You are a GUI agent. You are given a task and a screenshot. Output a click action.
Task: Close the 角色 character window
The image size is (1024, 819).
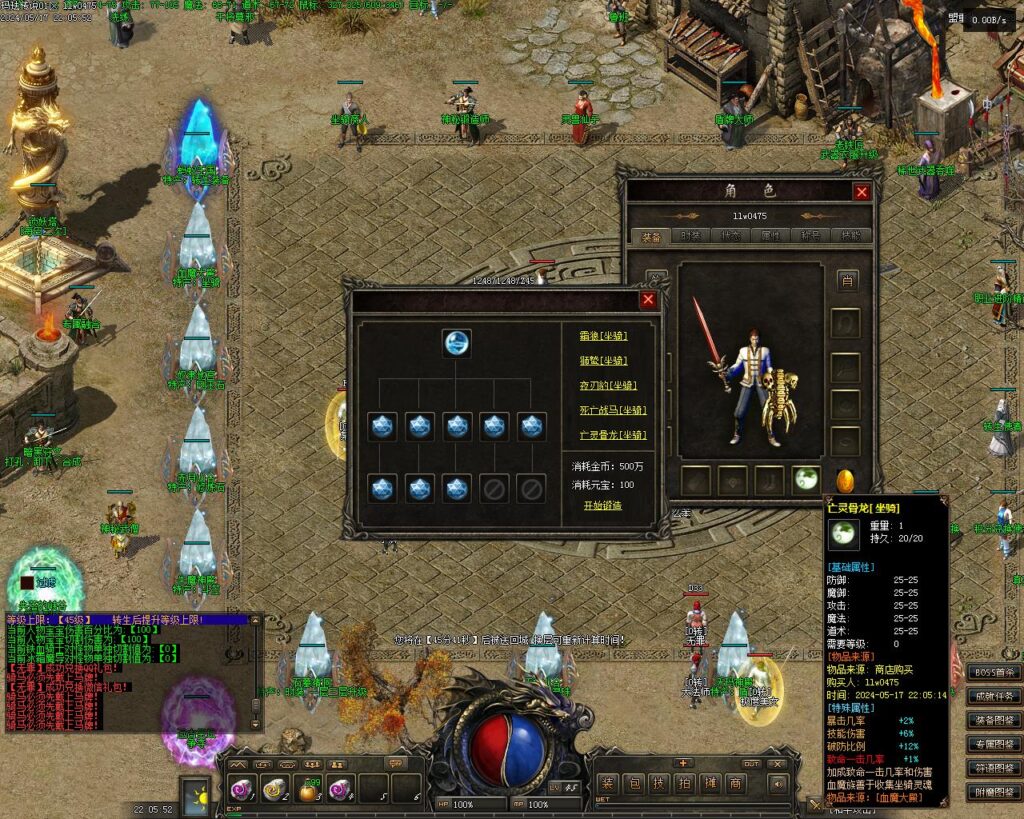tap(861, 192)
